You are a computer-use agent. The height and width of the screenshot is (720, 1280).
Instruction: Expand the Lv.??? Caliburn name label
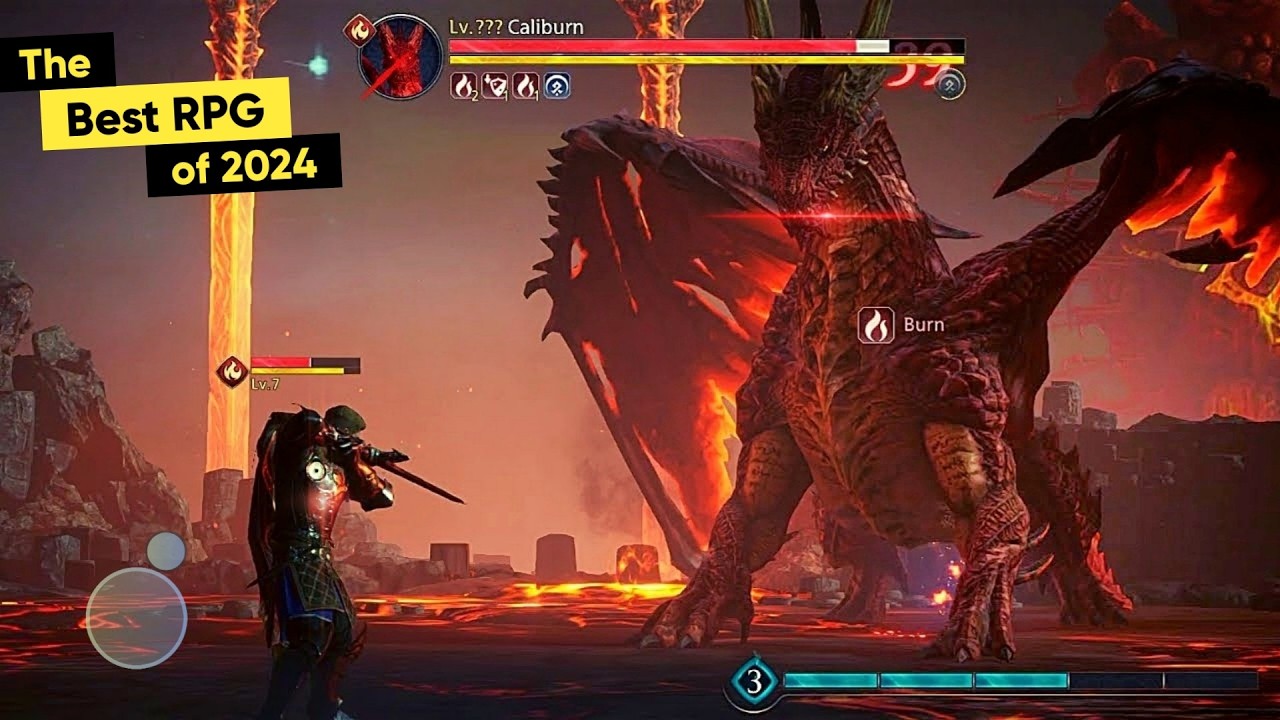click(x=514, y=26)
